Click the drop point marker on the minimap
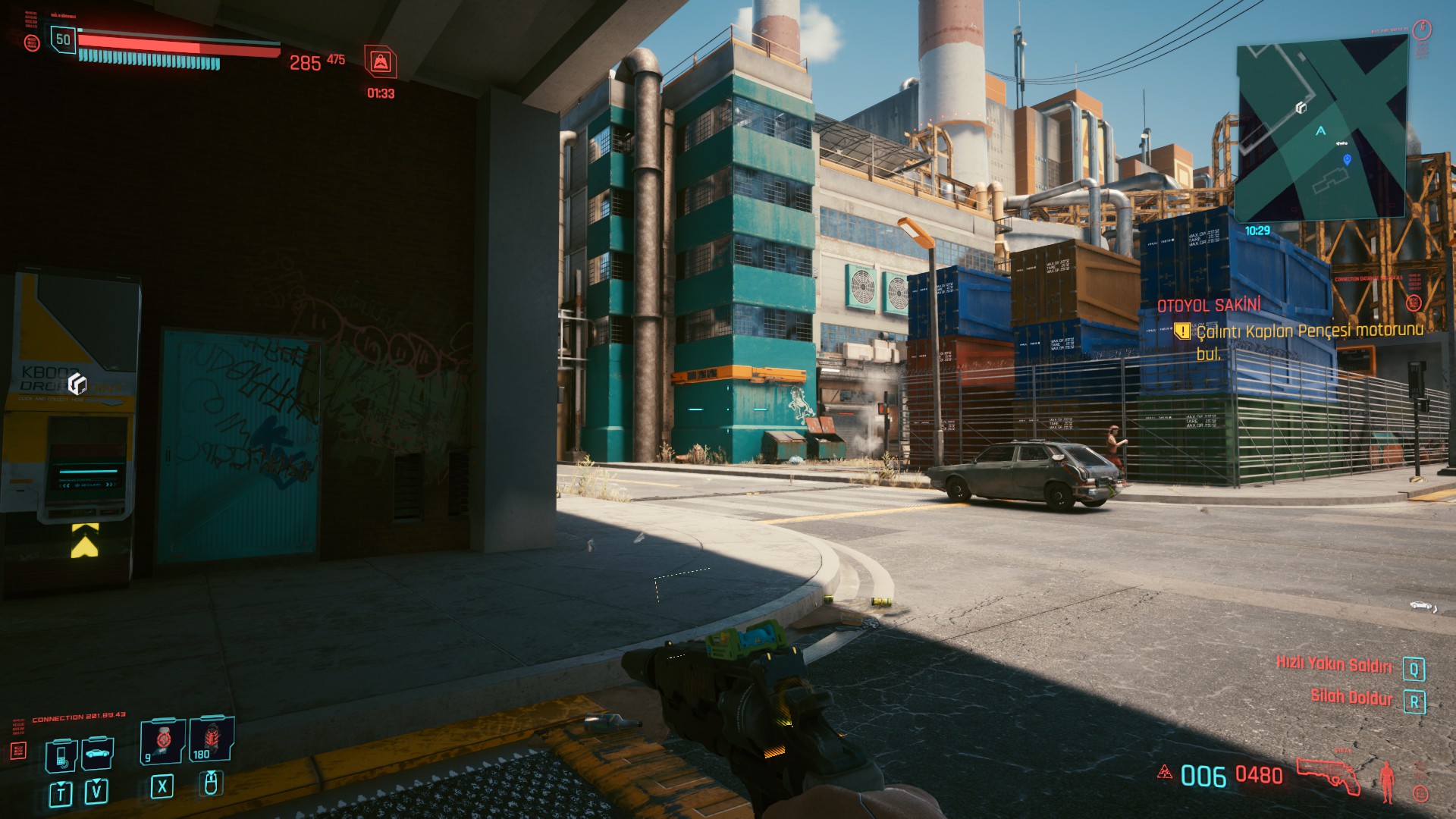The height and width of the screenshot is (819, 1456). point(1301,108)
